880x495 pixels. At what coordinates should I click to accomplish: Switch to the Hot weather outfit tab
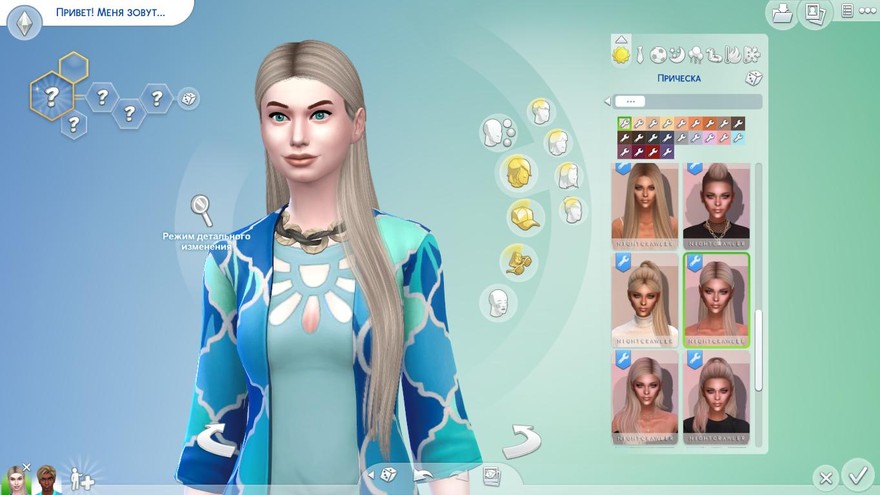coord(730,54)
